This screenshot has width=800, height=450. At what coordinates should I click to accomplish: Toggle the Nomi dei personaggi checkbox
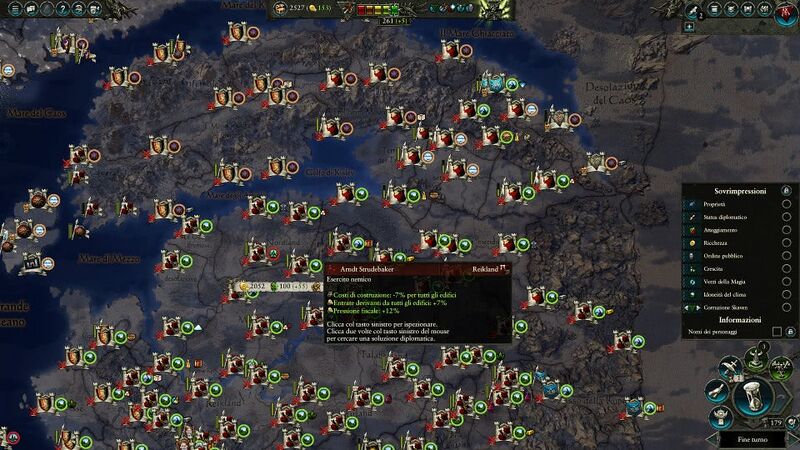click(777, 331)
